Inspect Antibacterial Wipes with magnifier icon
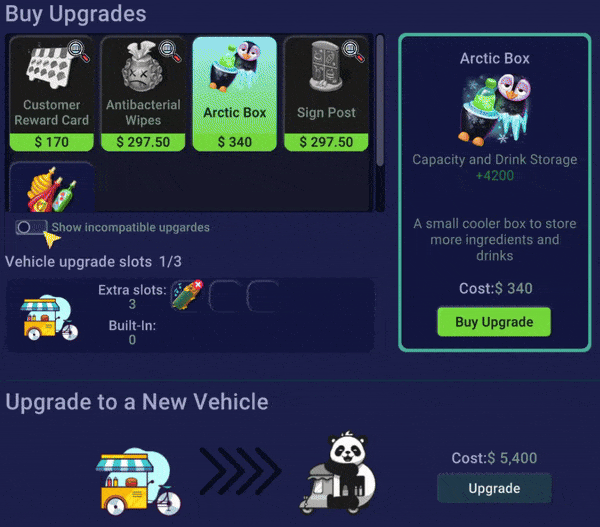This screenshot has height=527, width=600. [169, 48]
